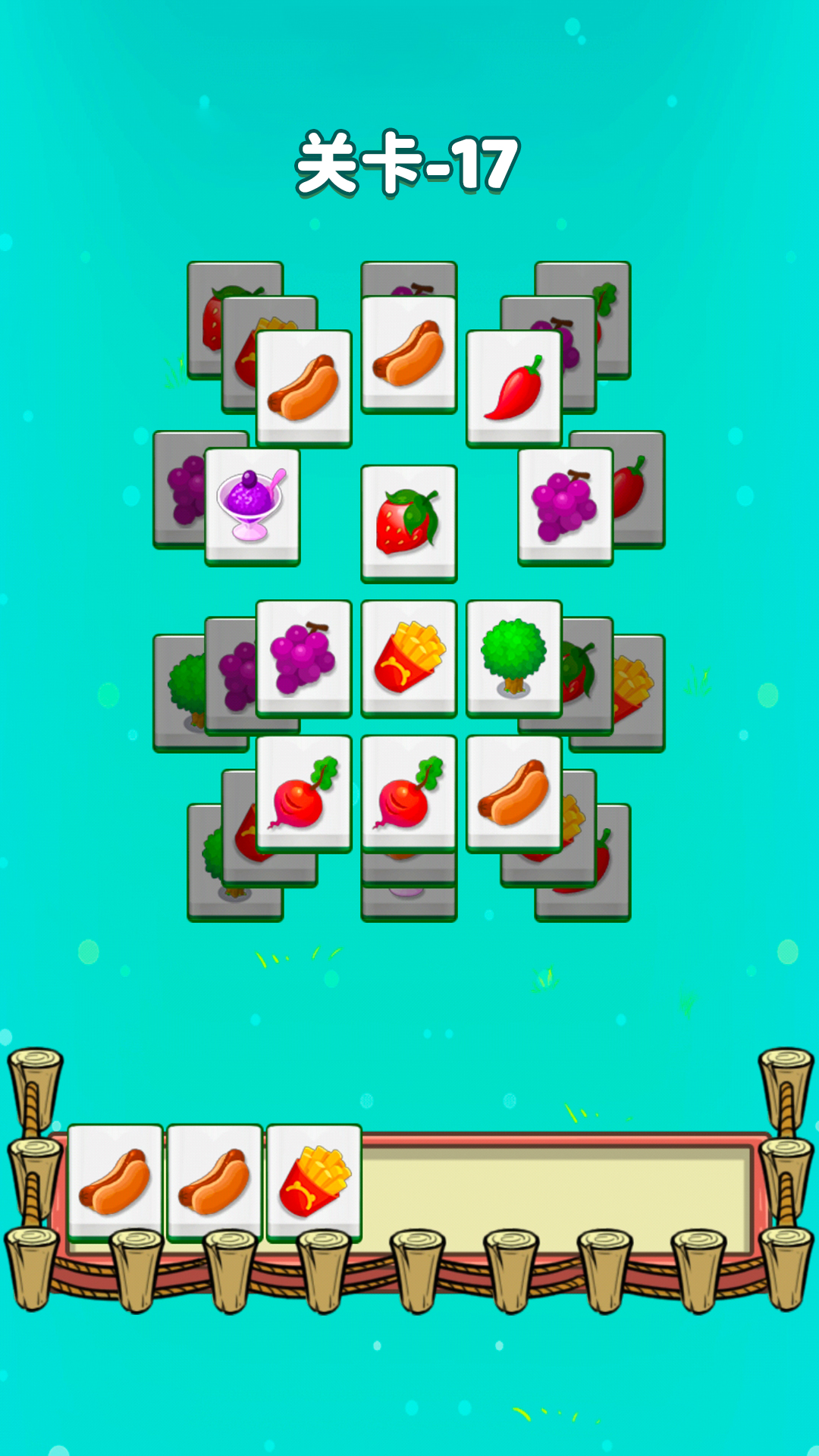Choose the uncovered strawberry tile
The image size is (819, 1456).
(x=409, y=523)
